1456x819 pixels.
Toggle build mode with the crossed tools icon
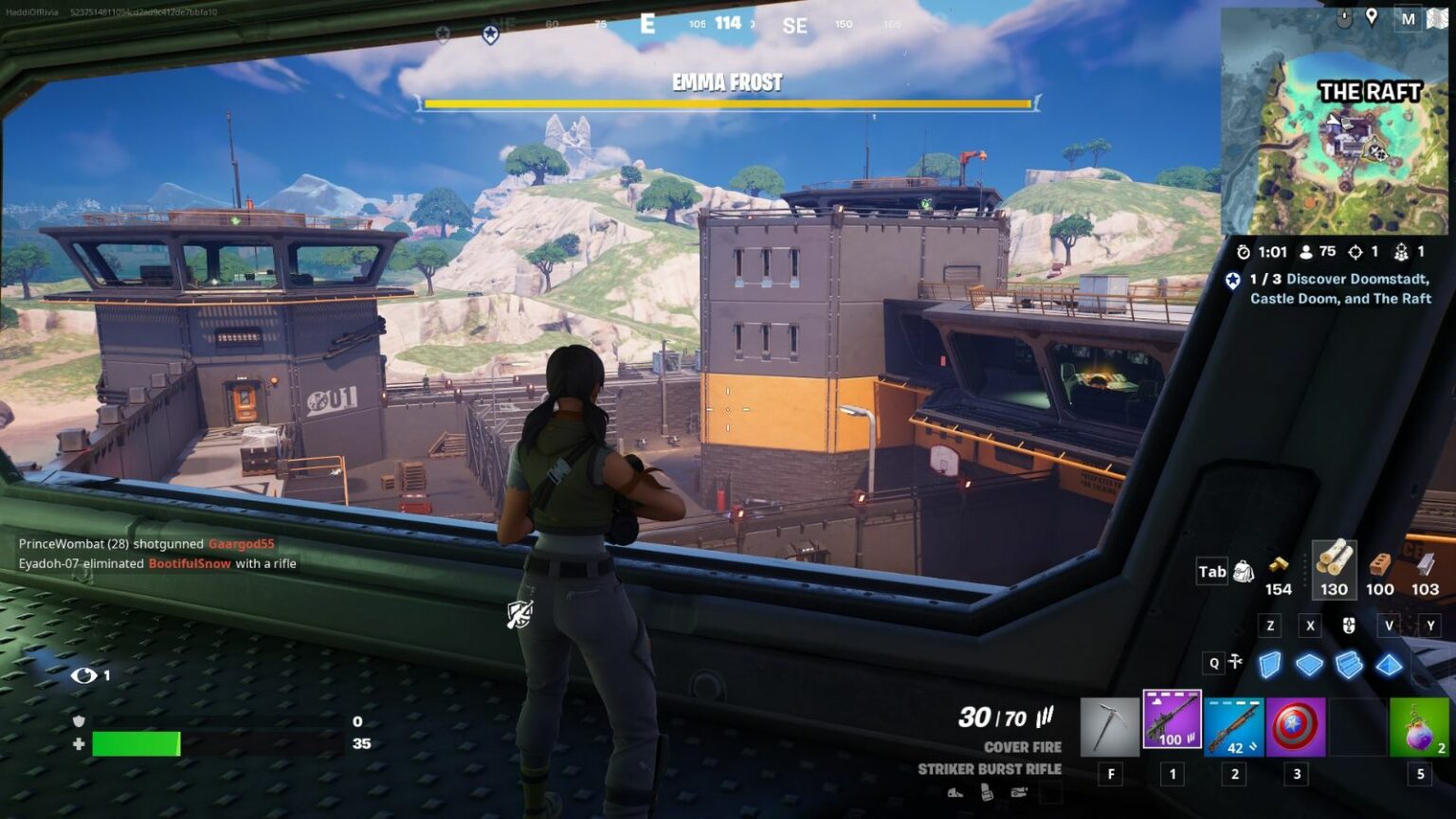1235,662
